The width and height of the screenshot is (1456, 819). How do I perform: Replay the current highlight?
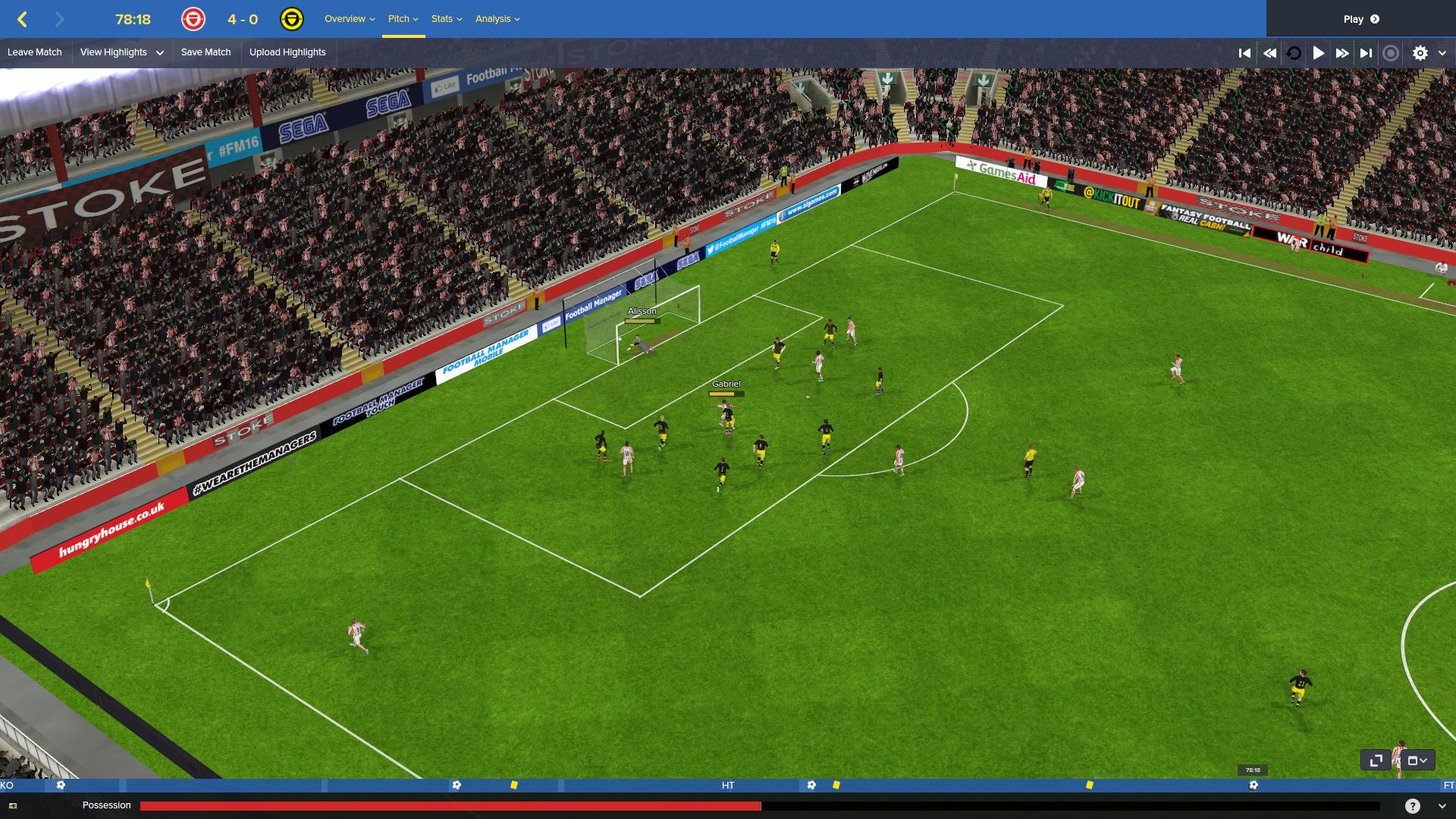pyautogui.click(x=1294, y=53)
